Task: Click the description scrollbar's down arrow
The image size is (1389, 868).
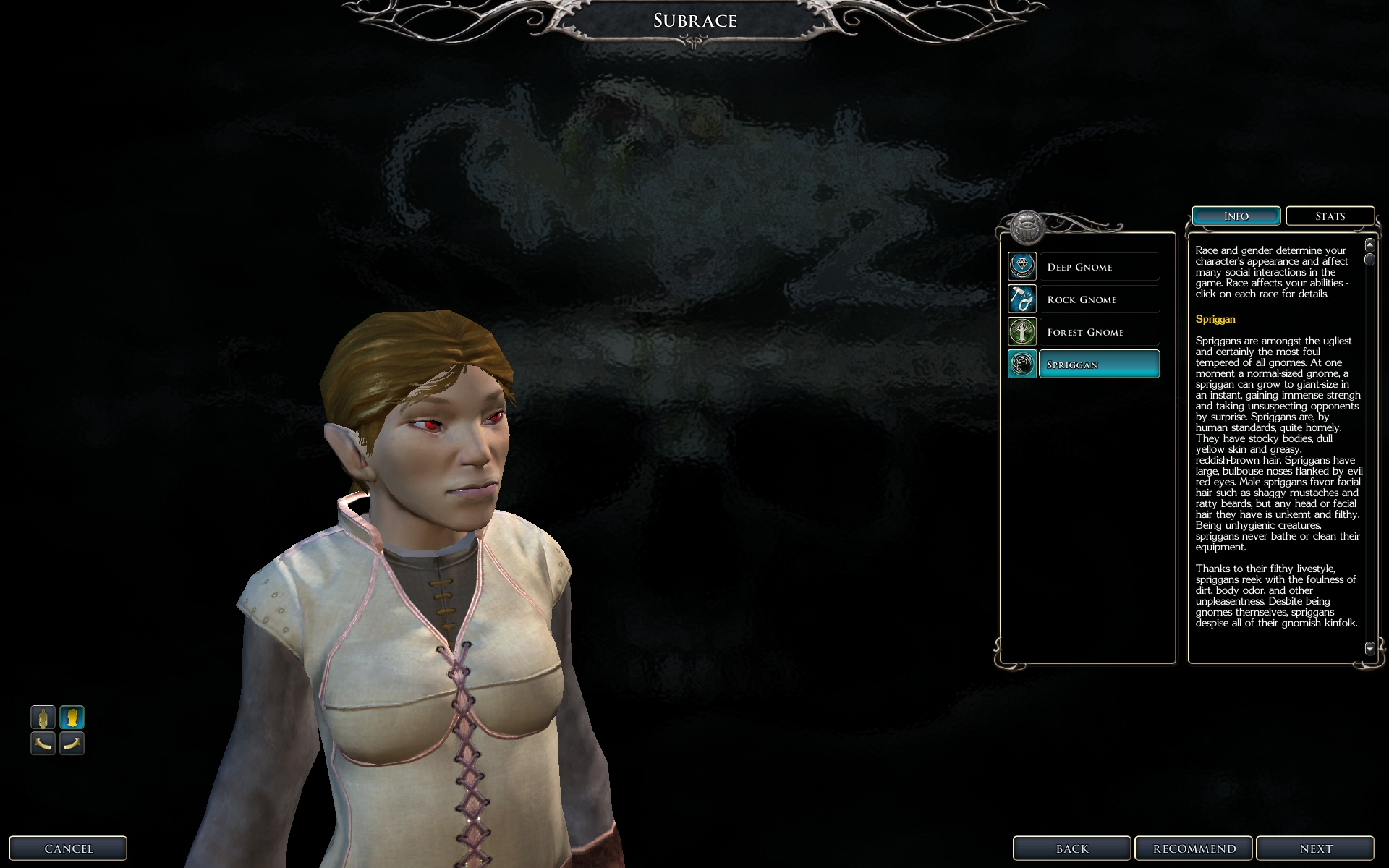Action: point(1369,648)
